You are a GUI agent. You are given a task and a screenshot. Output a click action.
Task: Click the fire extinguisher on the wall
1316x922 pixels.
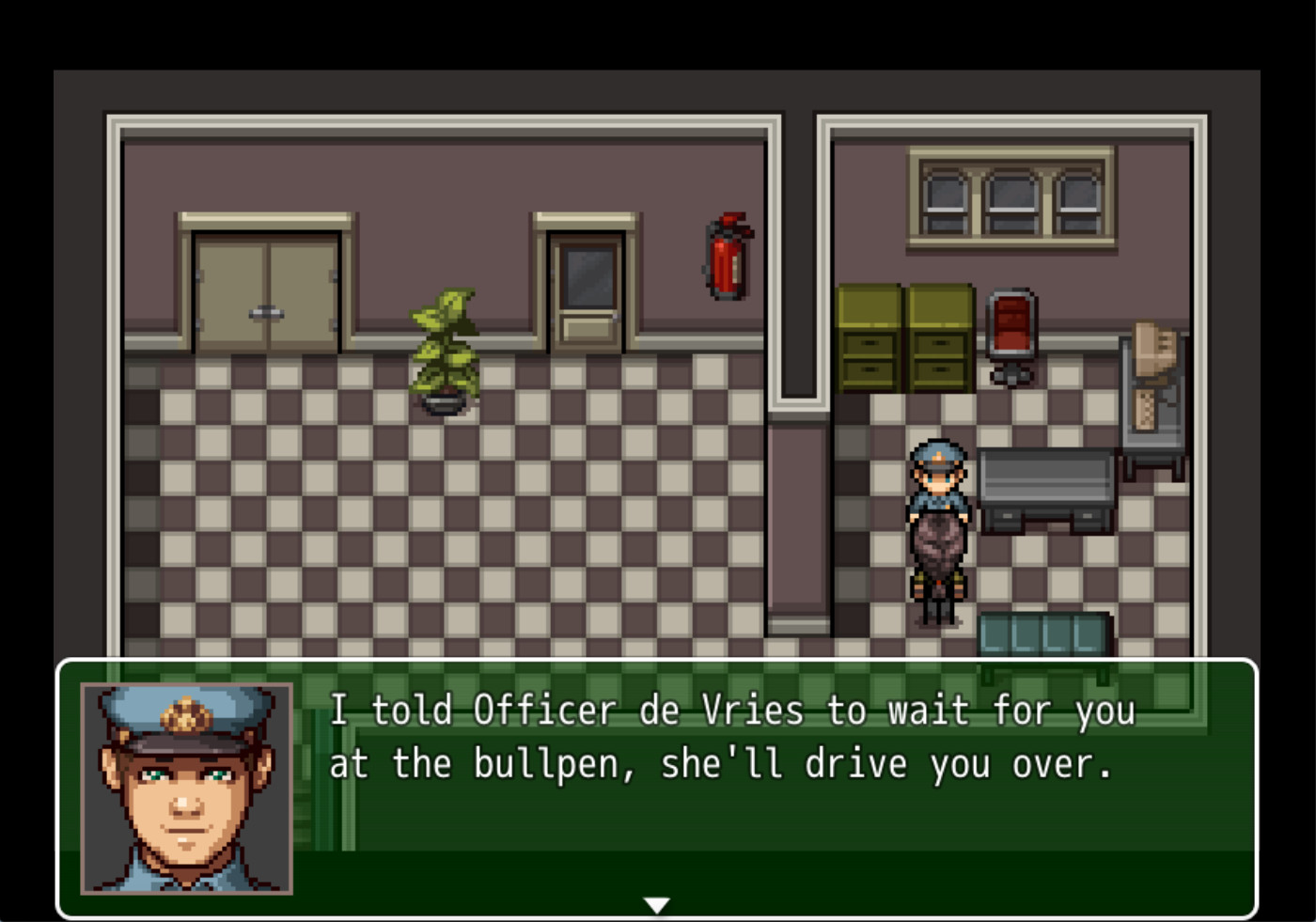pos(726,260)
